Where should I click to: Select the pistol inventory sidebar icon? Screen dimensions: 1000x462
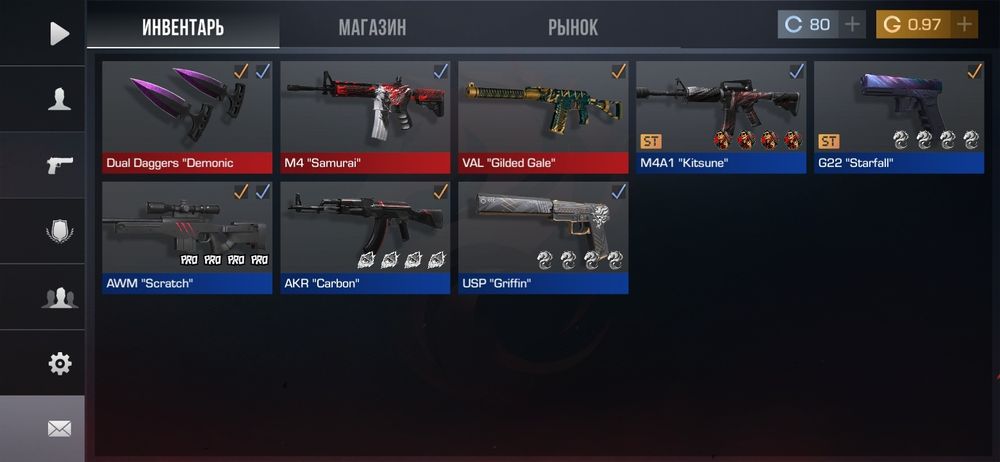59,165
